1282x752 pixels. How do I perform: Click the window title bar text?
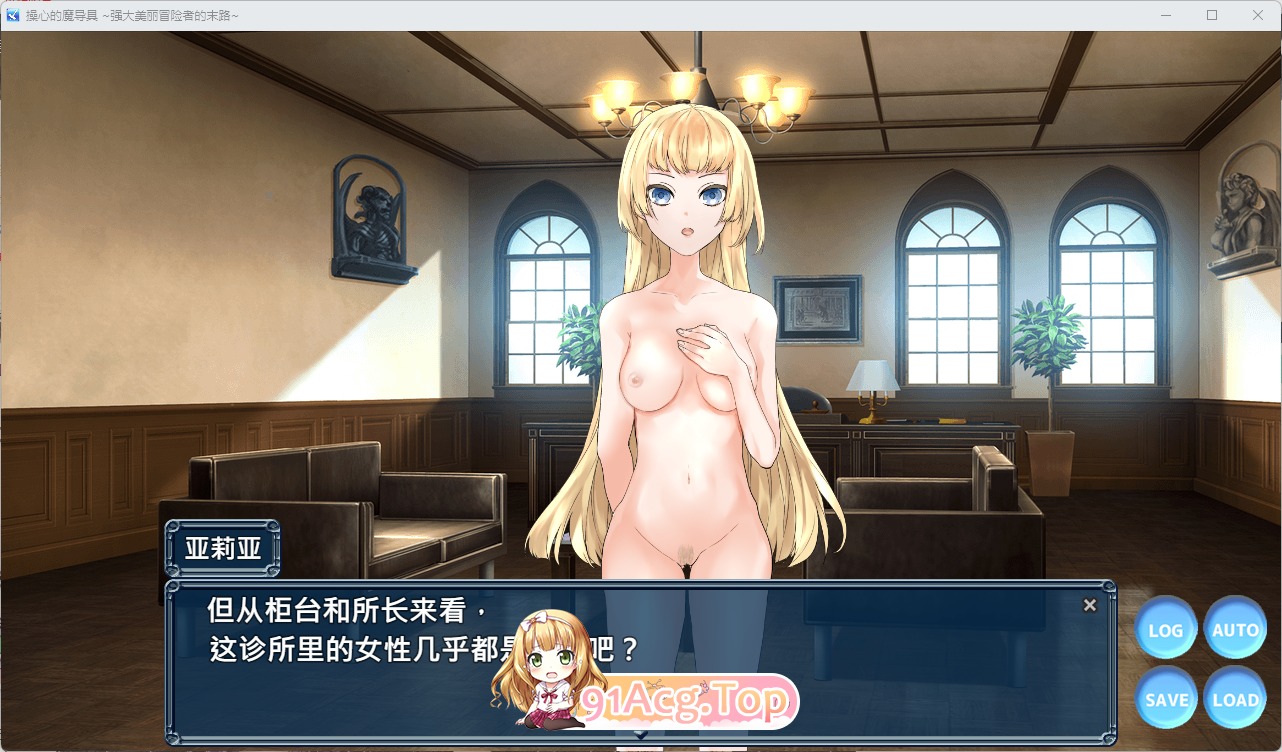[x=130, y=15]
